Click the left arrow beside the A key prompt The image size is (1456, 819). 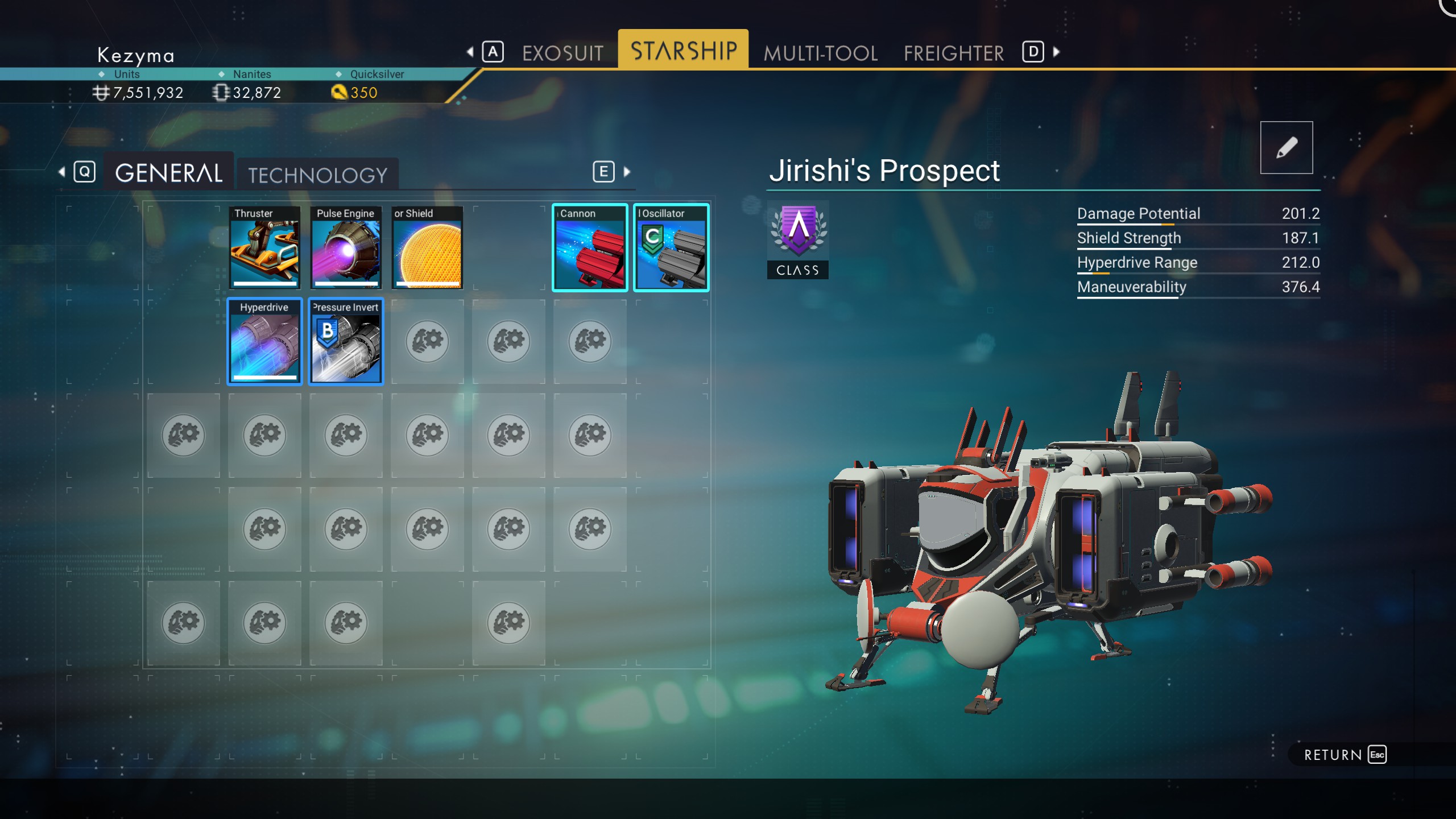pyautogui.click(x=470, y=52)
